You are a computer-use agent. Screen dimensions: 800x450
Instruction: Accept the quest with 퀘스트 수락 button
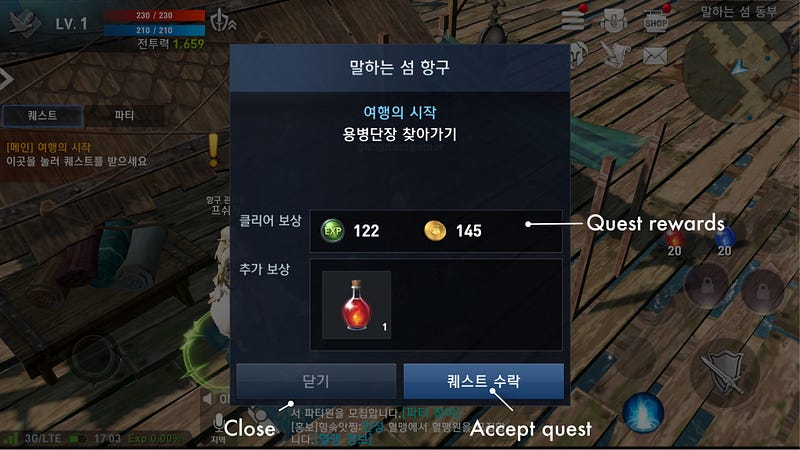click(x=483, y=382)
